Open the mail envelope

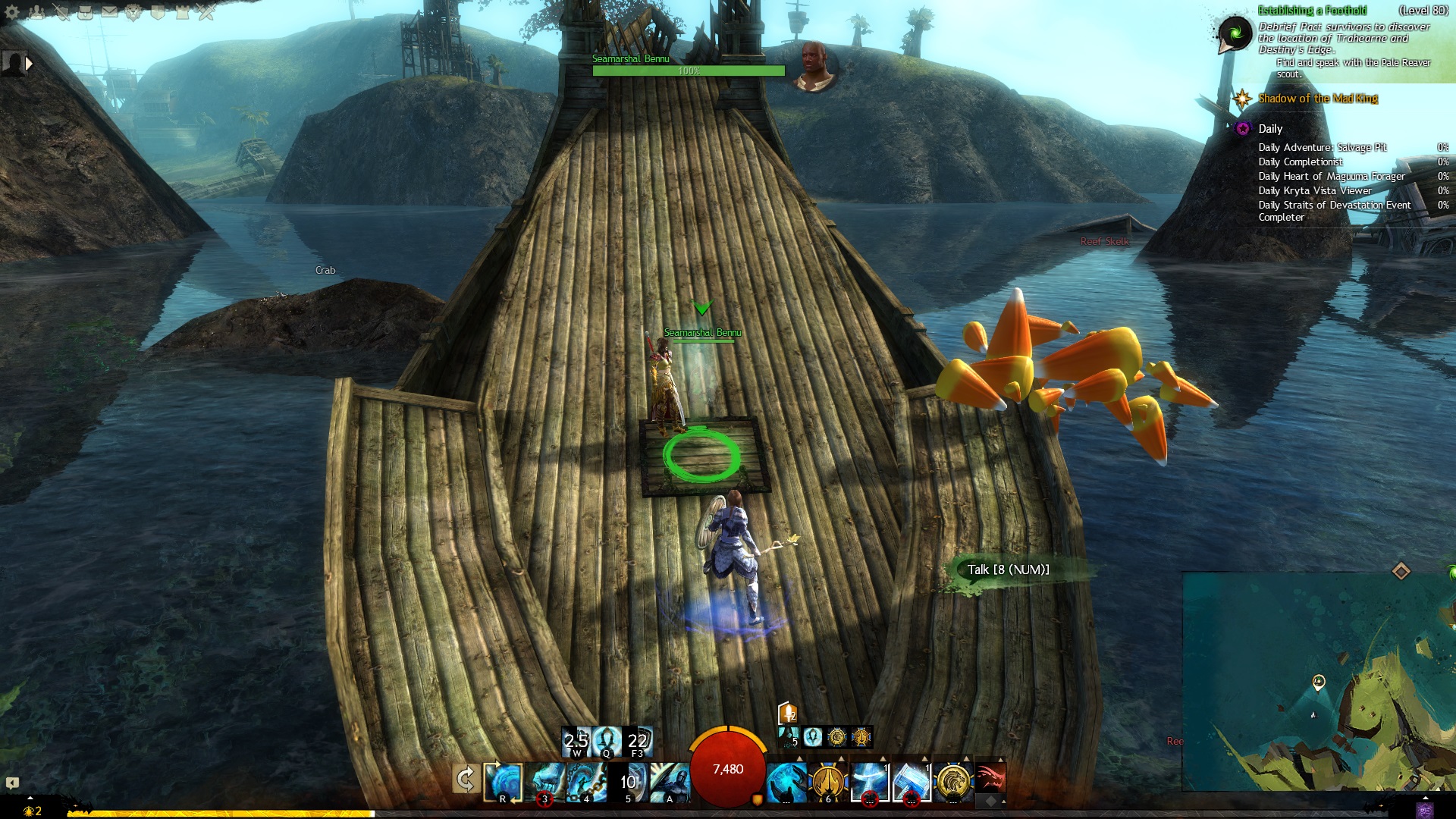tap(110, 12)
